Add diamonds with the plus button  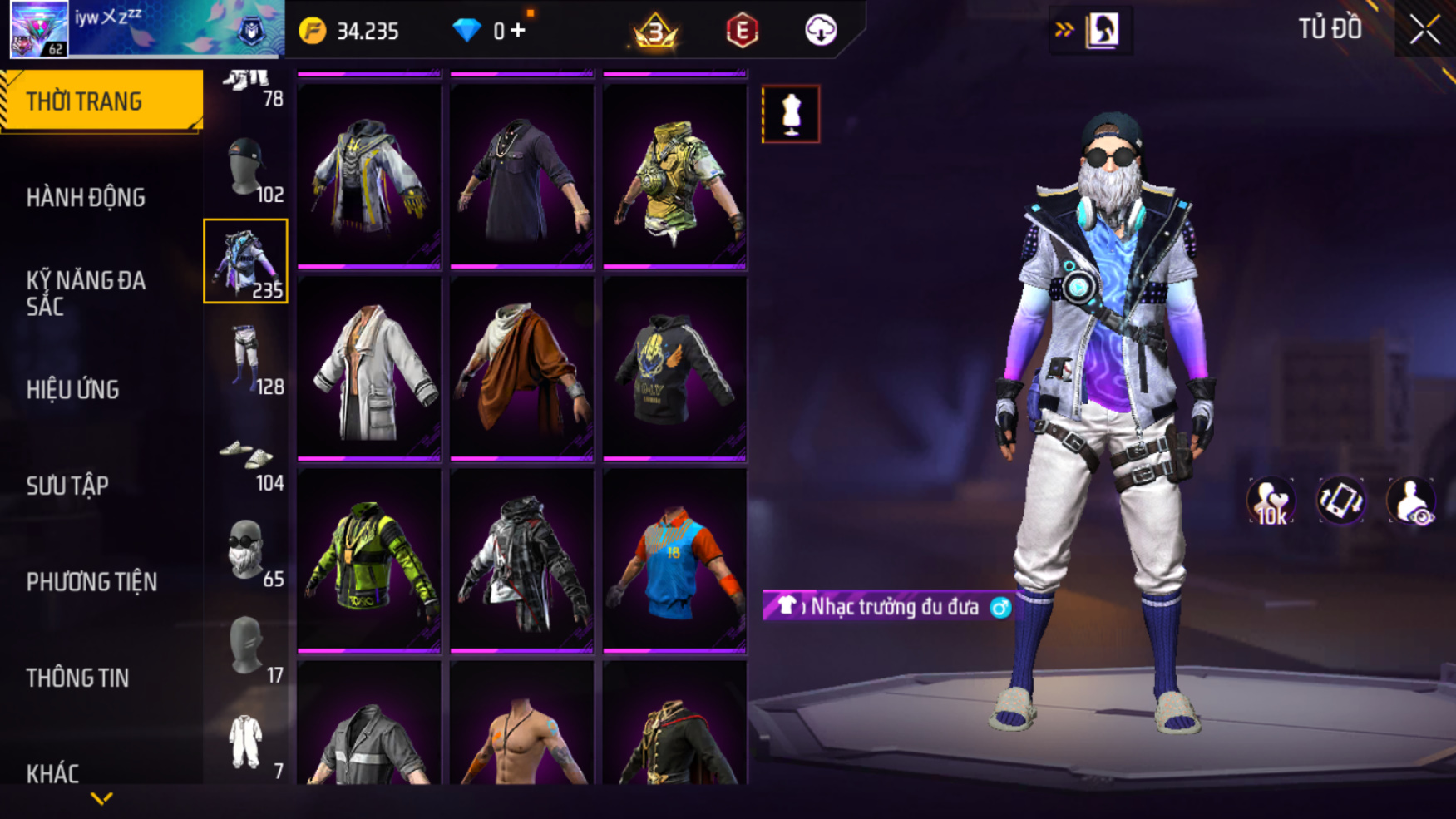point(518,31)
